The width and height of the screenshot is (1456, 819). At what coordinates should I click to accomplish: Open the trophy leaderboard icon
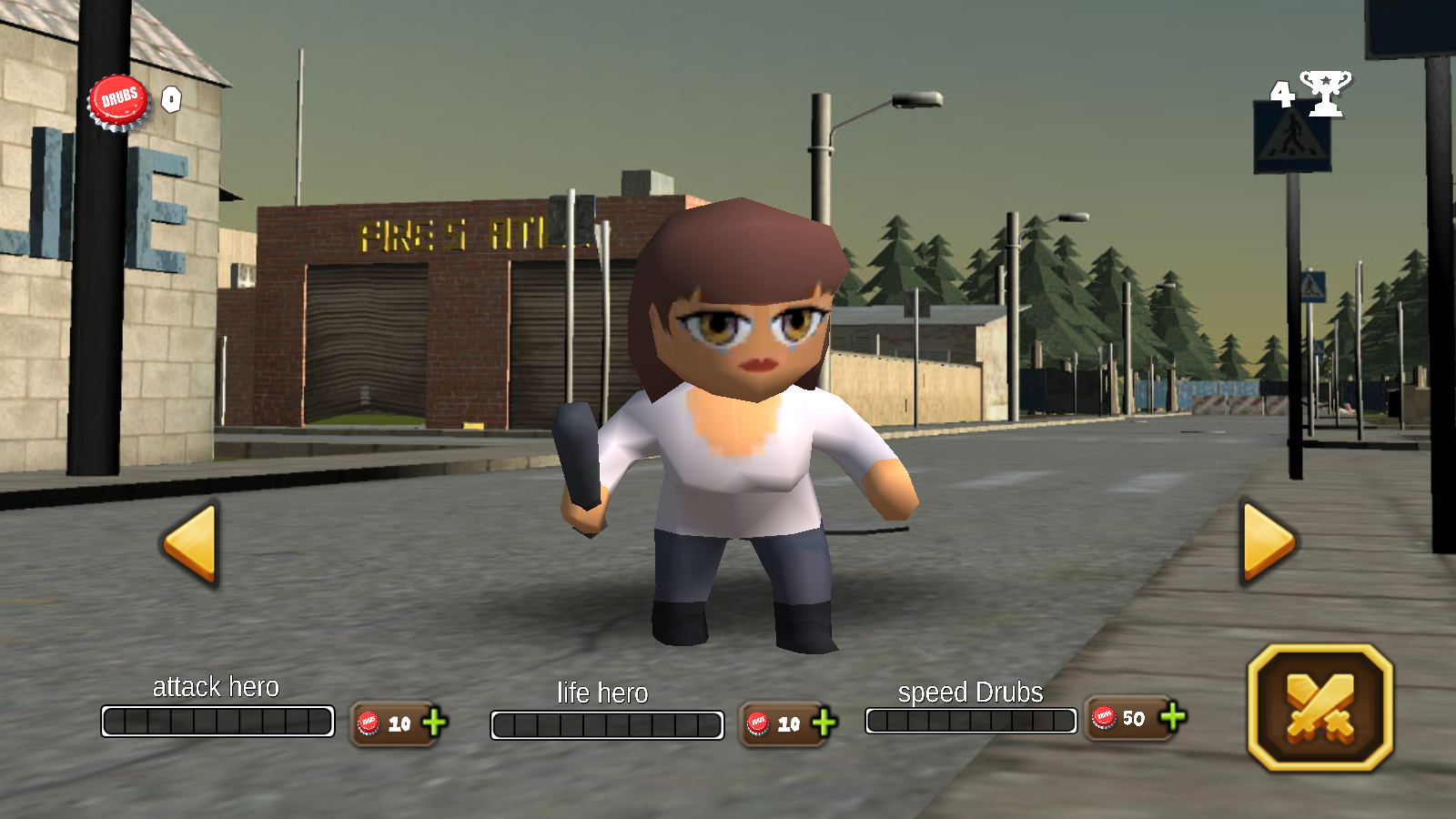(1324, 93)
